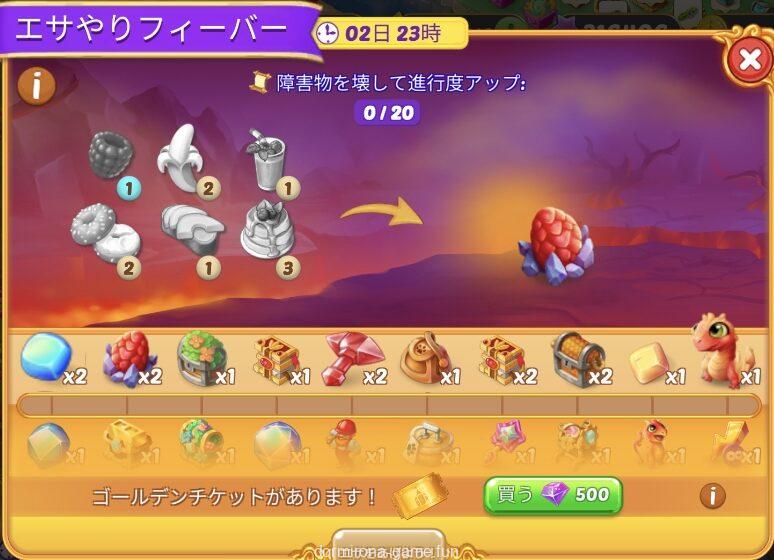The image size is (774, 560).
Task: Inspect the pancake stack food item
Action: click(268, 231)
